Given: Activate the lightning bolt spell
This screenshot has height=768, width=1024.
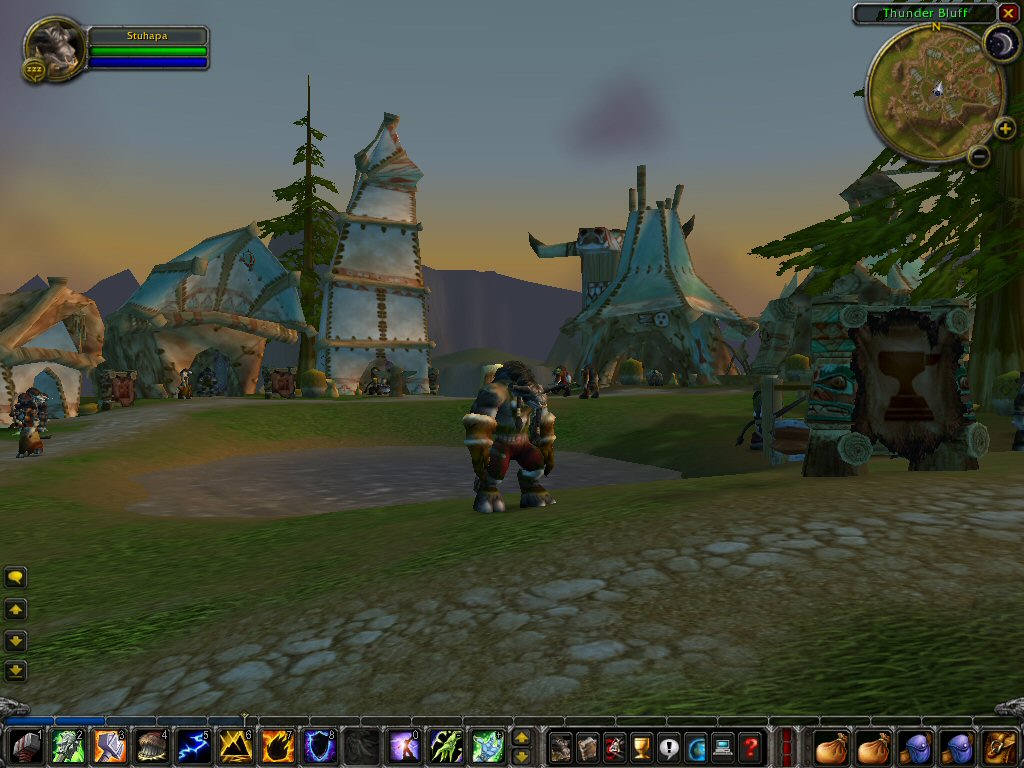Looking at the screenshot, I should [x=193, y=746].
